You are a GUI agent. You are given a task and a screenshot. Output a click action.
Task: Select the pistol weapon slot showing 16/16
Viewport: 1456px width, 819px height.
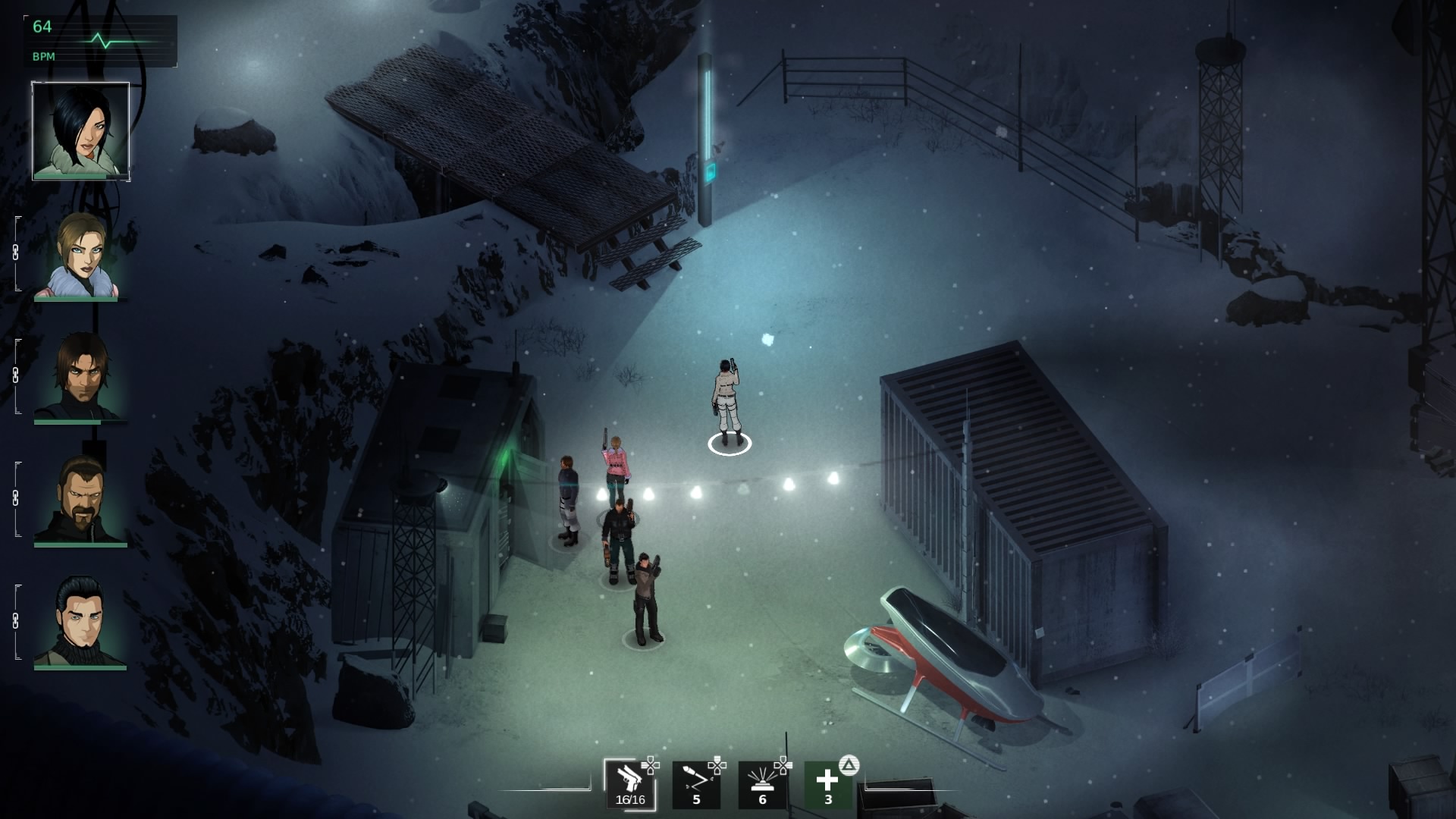[x=629, y=784]
